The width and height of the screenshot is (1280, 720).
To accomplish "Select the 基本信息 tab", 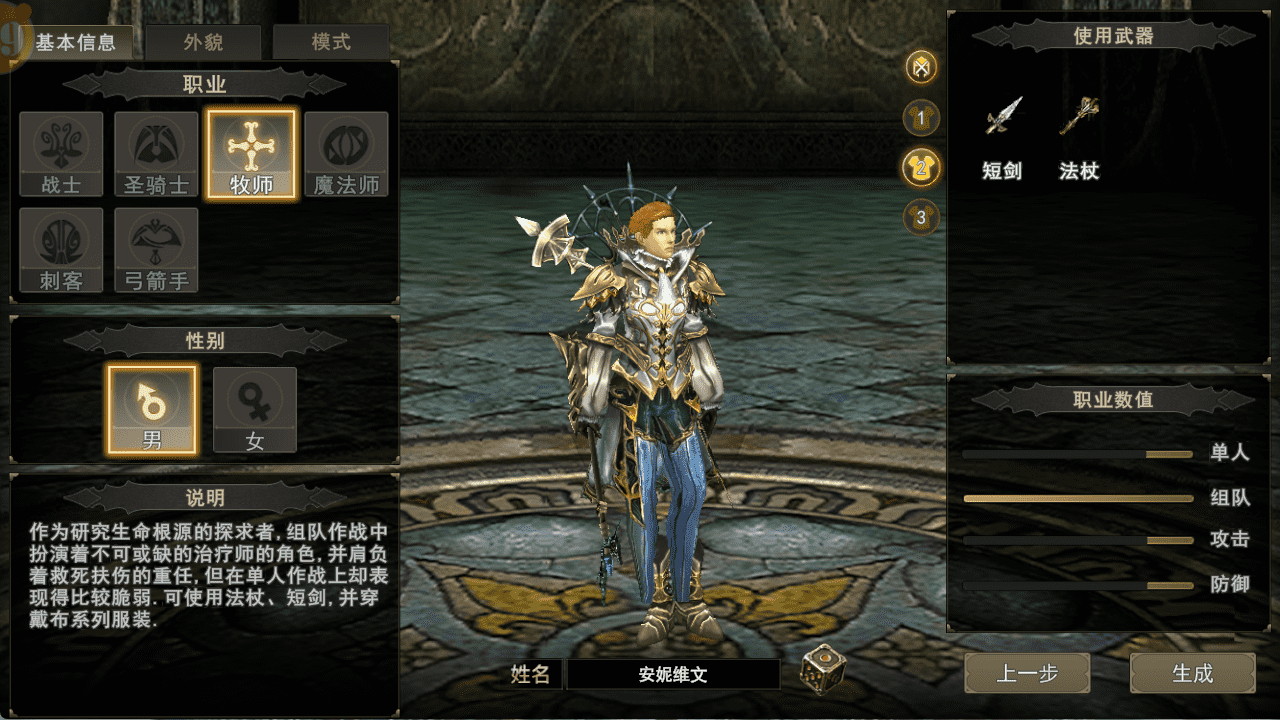I will (x=76, y=43).
